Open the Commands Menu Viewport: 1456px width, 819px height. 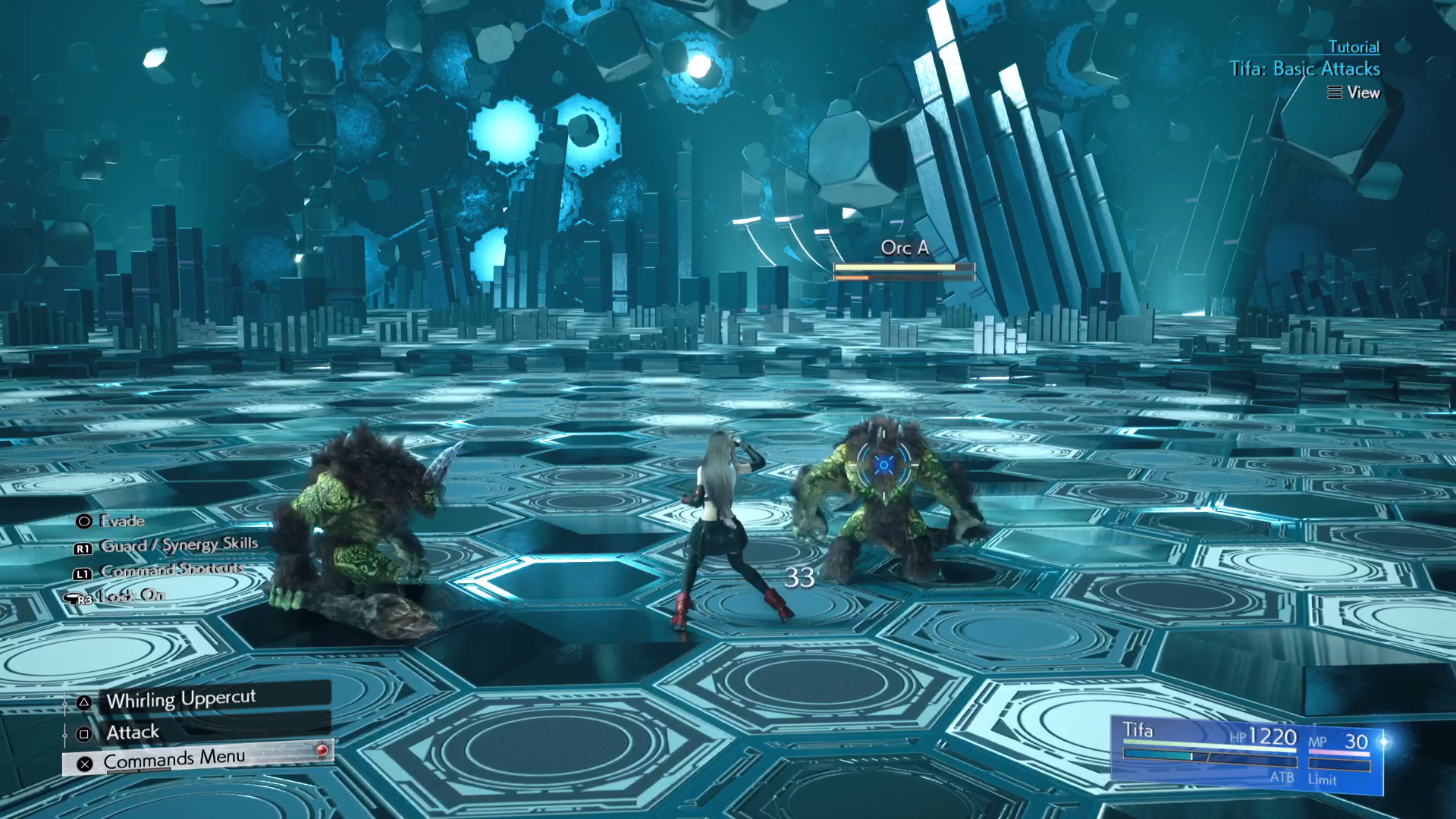click(x=173, y=756)
